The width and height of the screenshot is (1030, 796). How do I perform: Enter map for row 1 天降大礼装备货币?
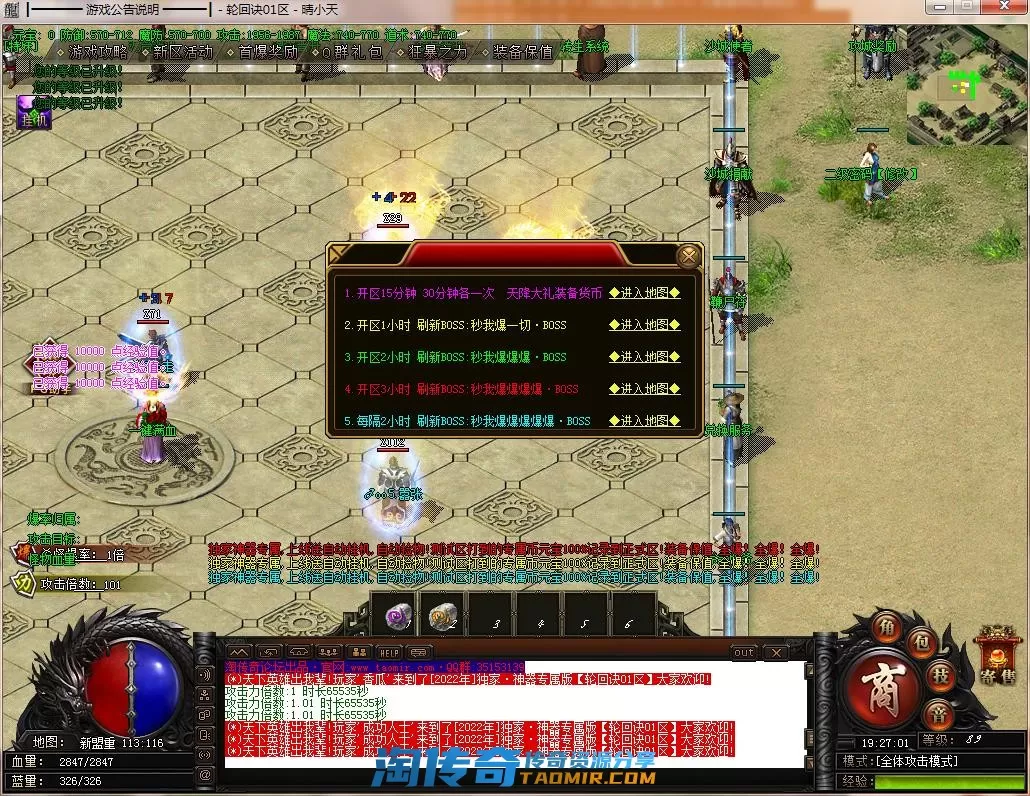tap(644, 294)
